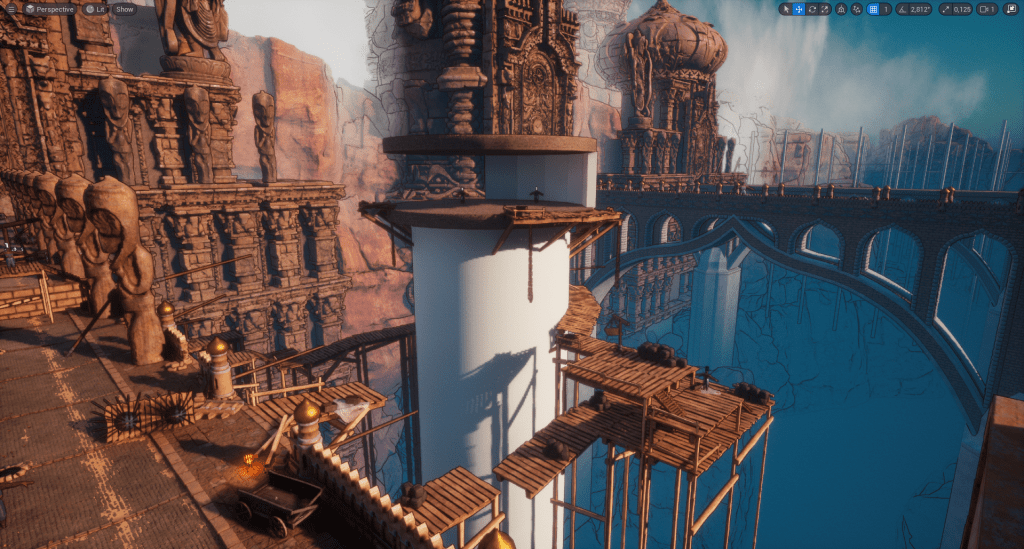Switch to the rotate tool
Viewport: 1024px width, 549px height.
coord(812,9)
